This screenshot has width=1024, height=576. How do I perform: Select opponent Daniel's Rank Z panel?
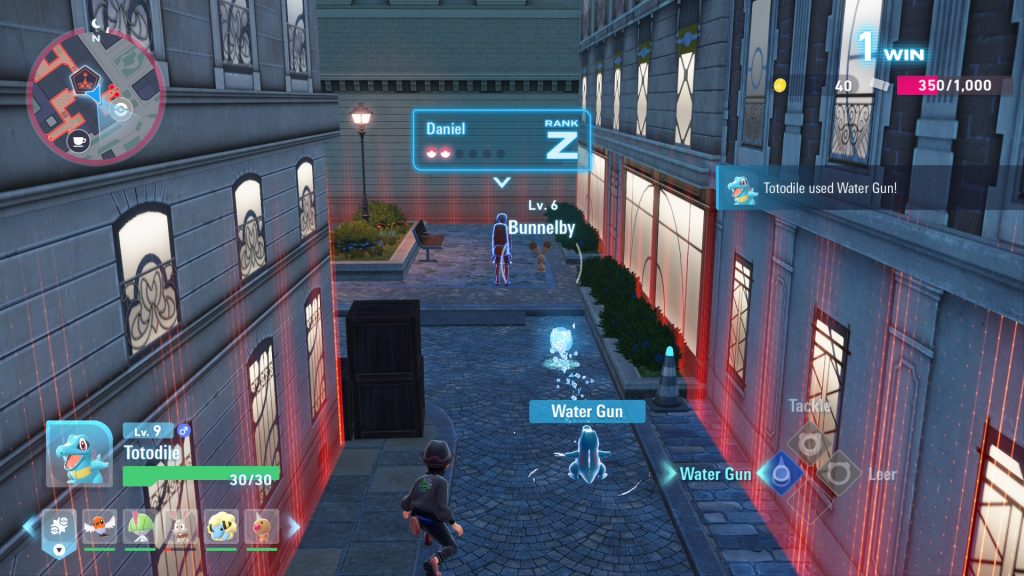(x=501, y=140)
